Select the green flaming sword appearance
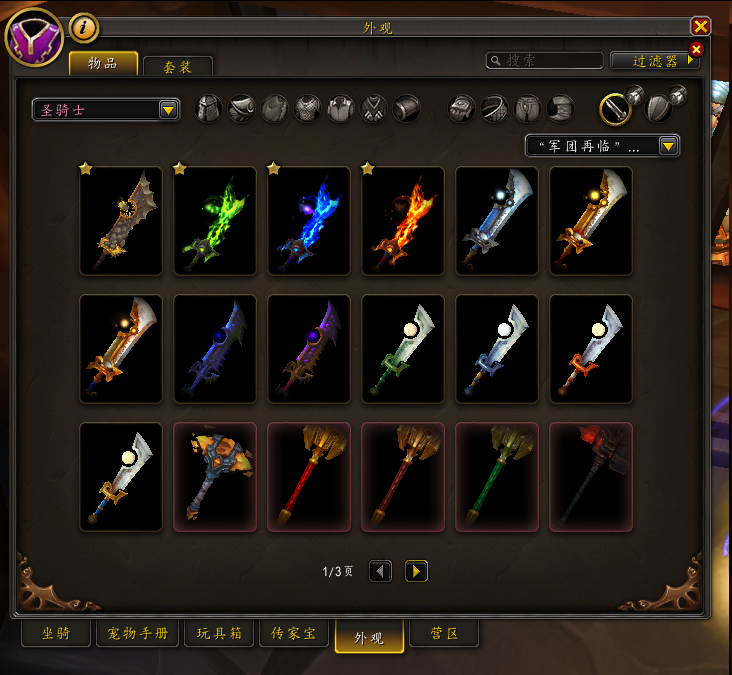Viewport: 732px width, 675px height. [215, 221]
